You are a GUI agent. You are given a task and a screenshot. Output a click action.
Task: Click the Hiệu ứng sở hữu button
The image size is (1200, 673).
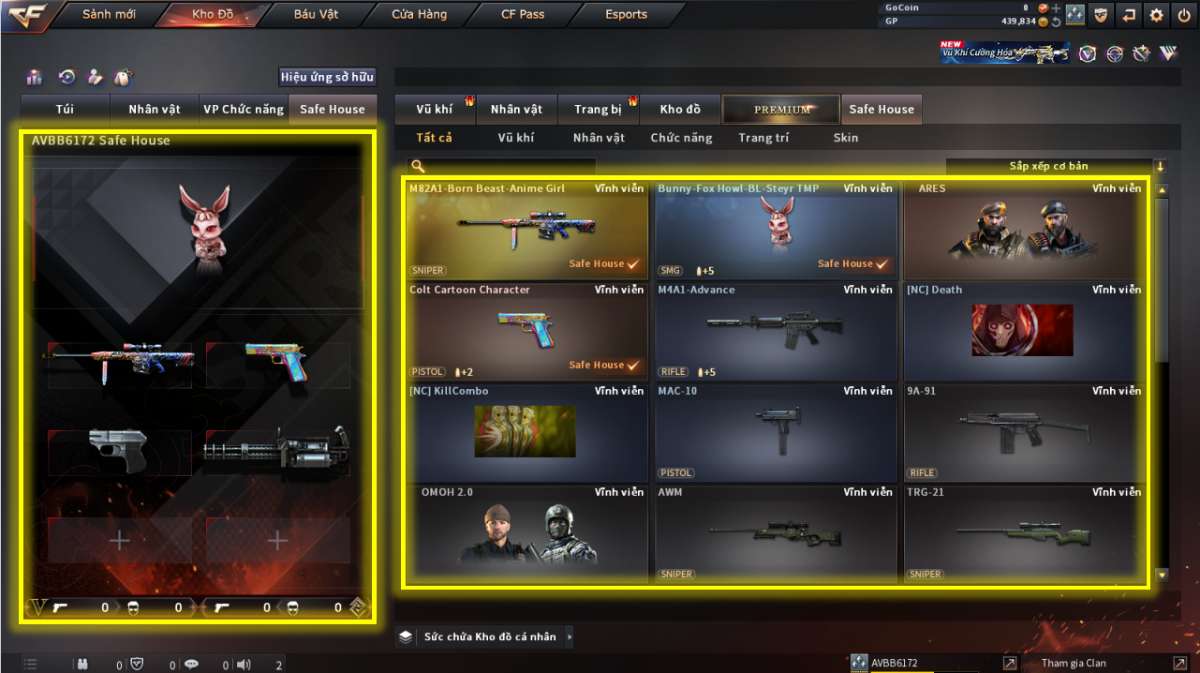pyautogui.click(x=327, y=77)
